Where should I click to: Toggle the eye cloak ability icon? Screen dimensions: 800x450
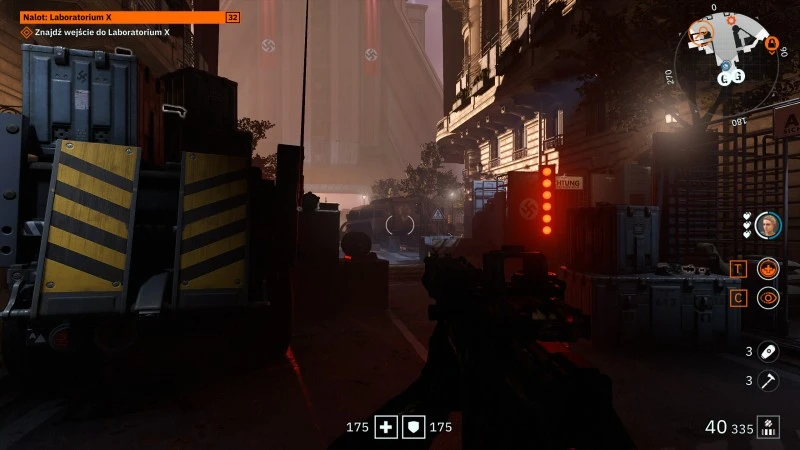[x=768, y=297]
